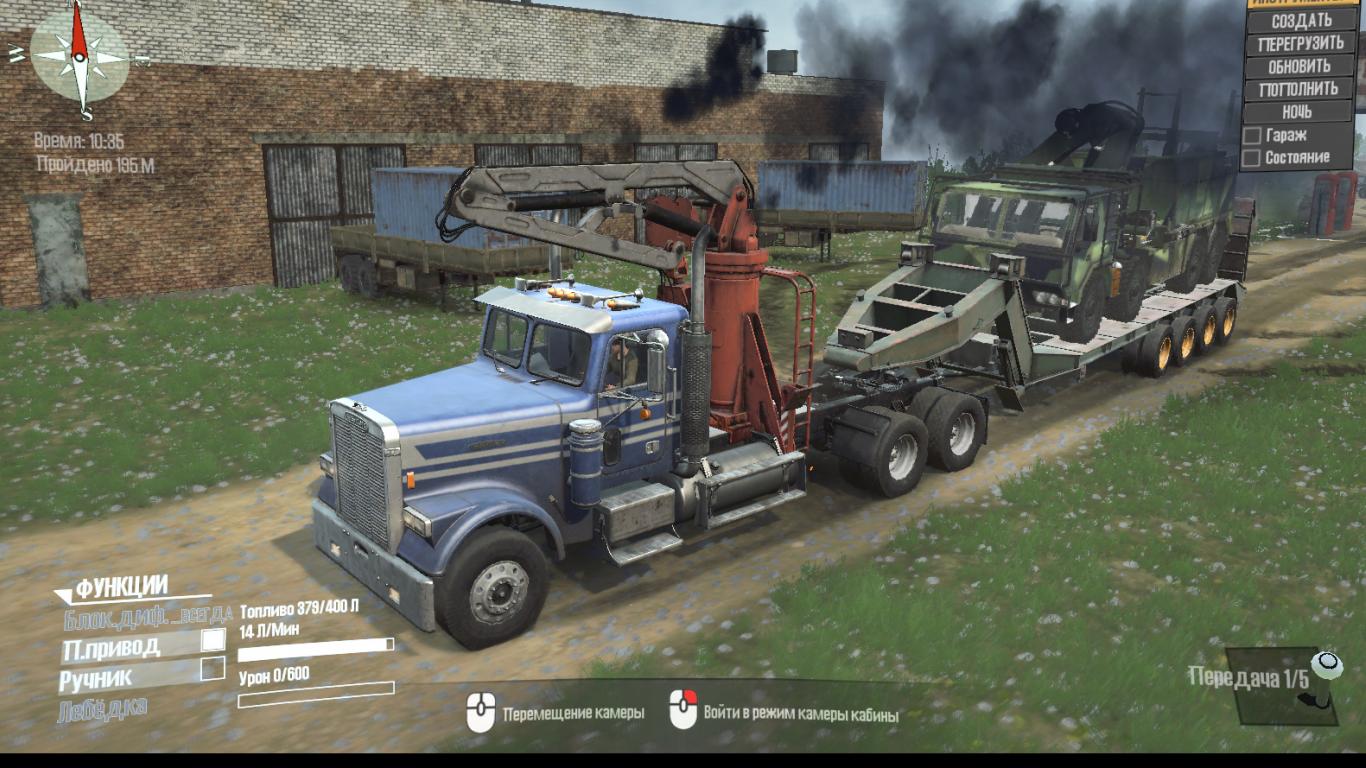Toggle the Ручник handbrake checkbox
1366x768 pixels.
click(x=212, y=669)
